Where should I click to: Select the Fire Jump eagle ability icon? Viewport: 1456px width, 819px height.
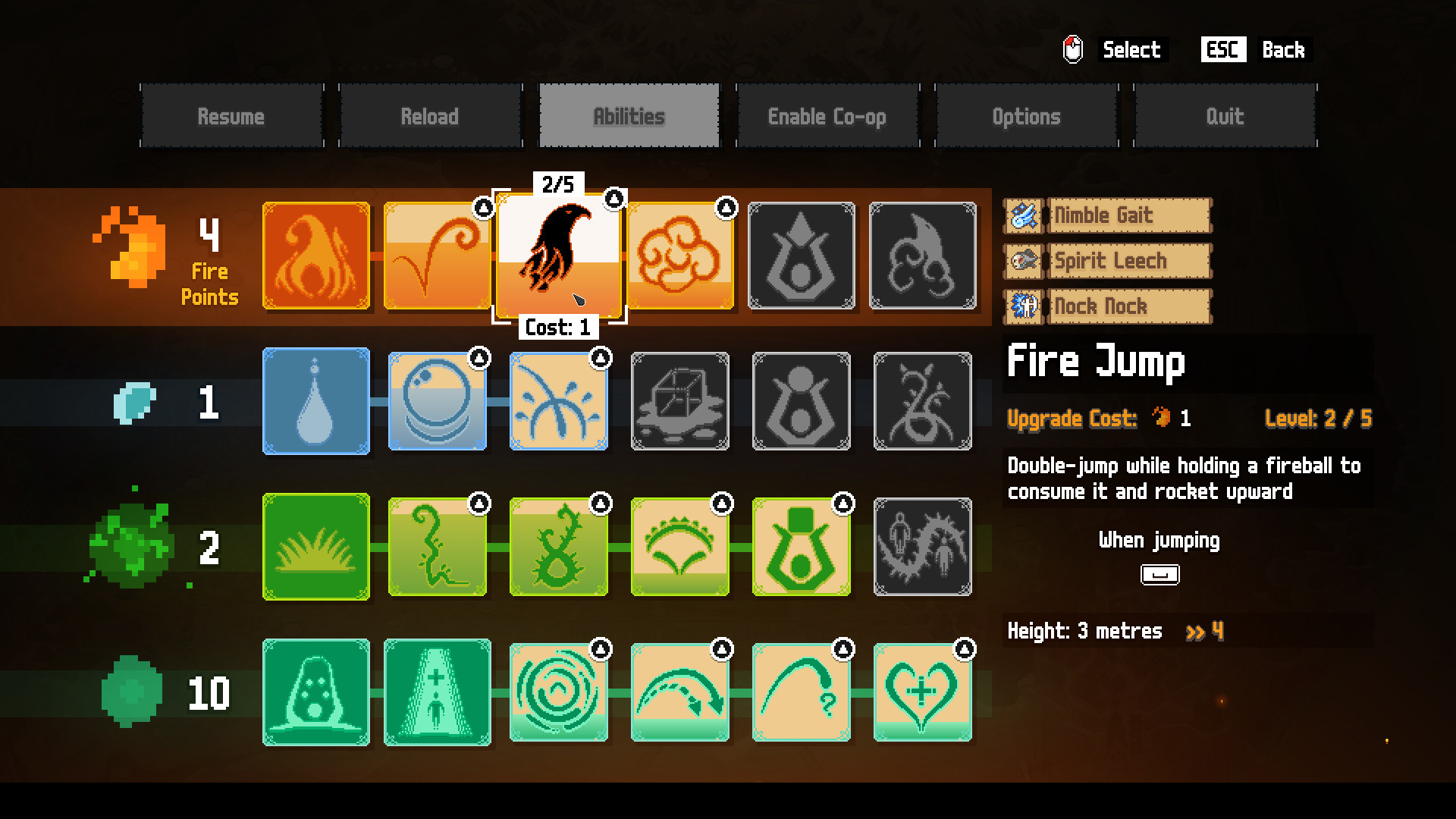click(x=559, y=256)
